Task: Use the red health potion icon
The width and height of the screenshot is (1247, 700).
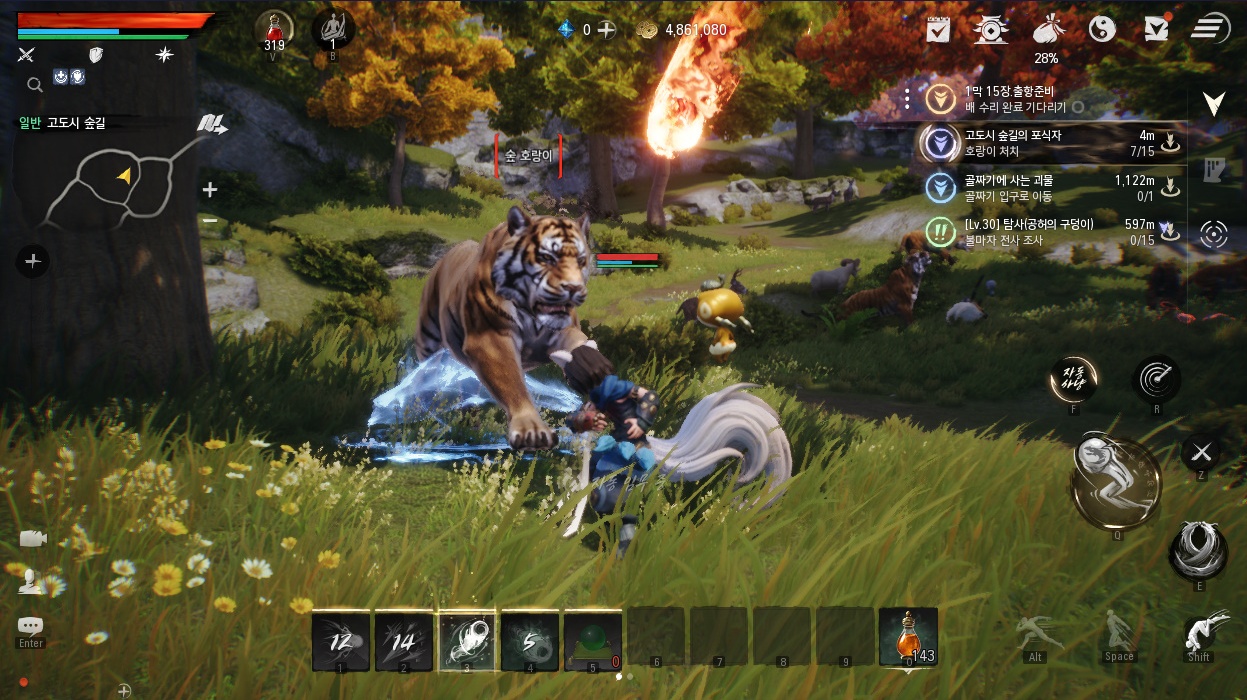Action: (274, 28)
